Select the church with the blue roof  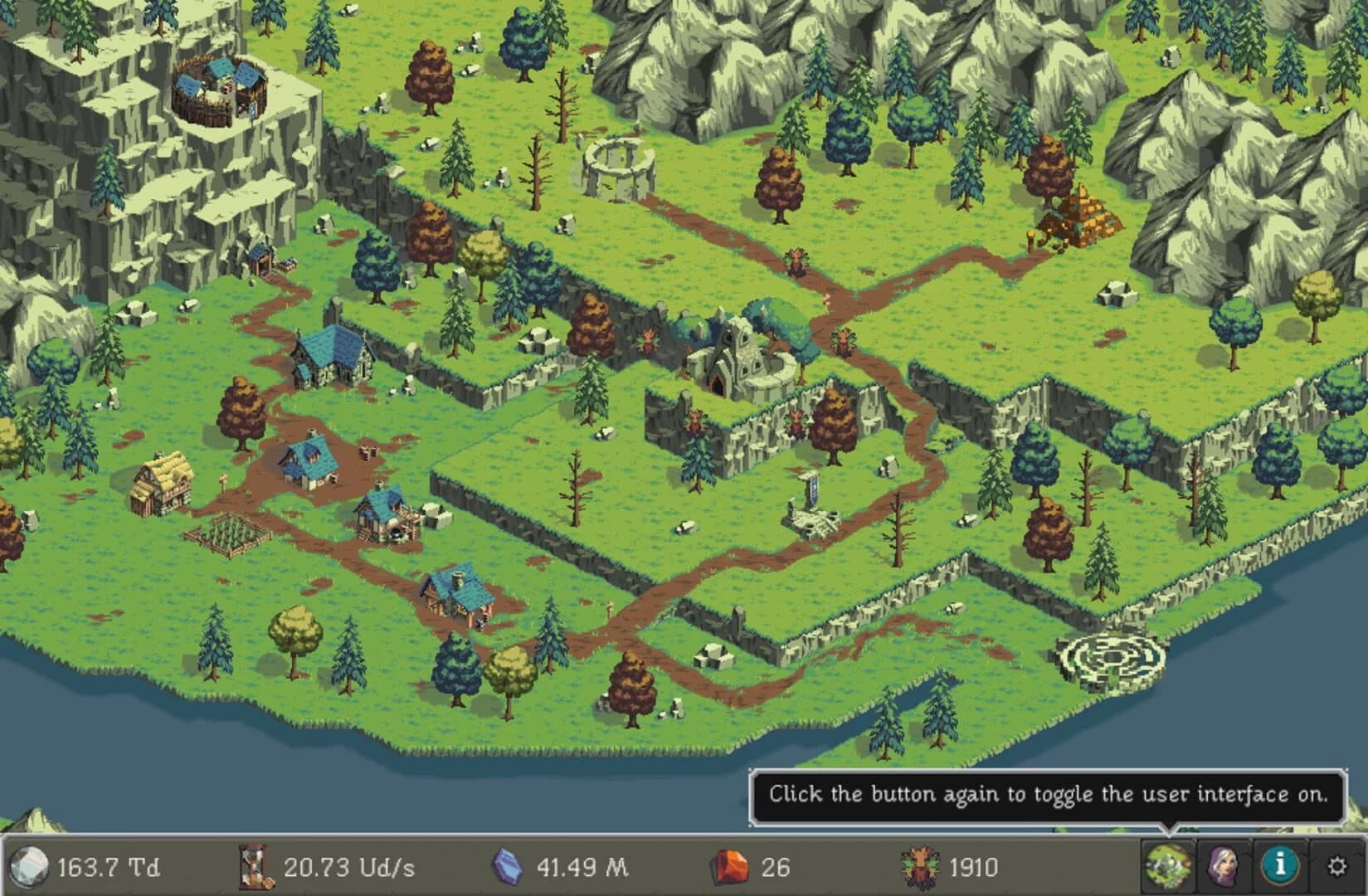tap(332, 357)
